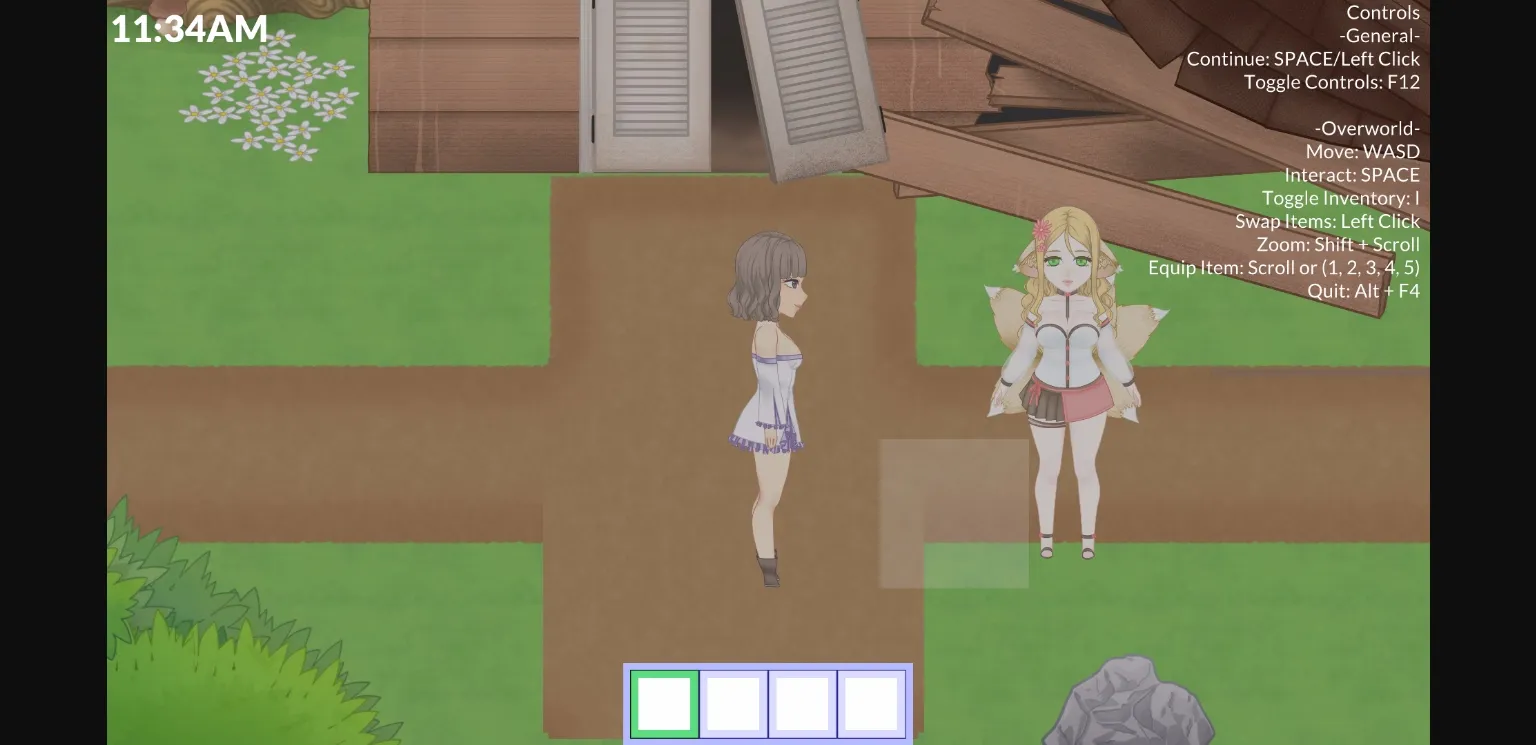Expand the -General- controls section
This screenshot has height=745, width=1536.
click(x=1380, y=35)
